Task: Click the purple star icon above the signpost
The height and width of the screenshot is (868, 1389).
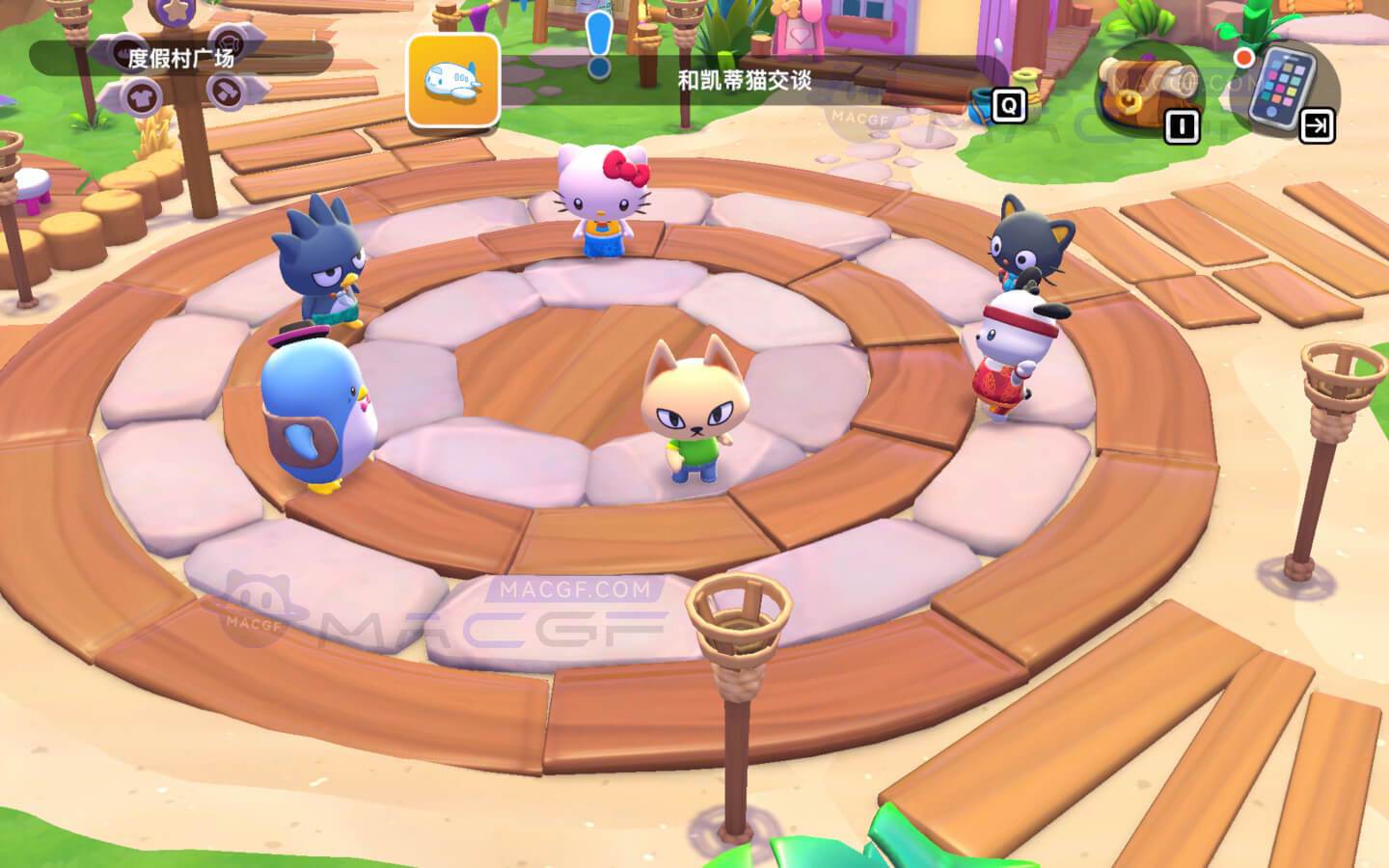Action: point(171,12)
